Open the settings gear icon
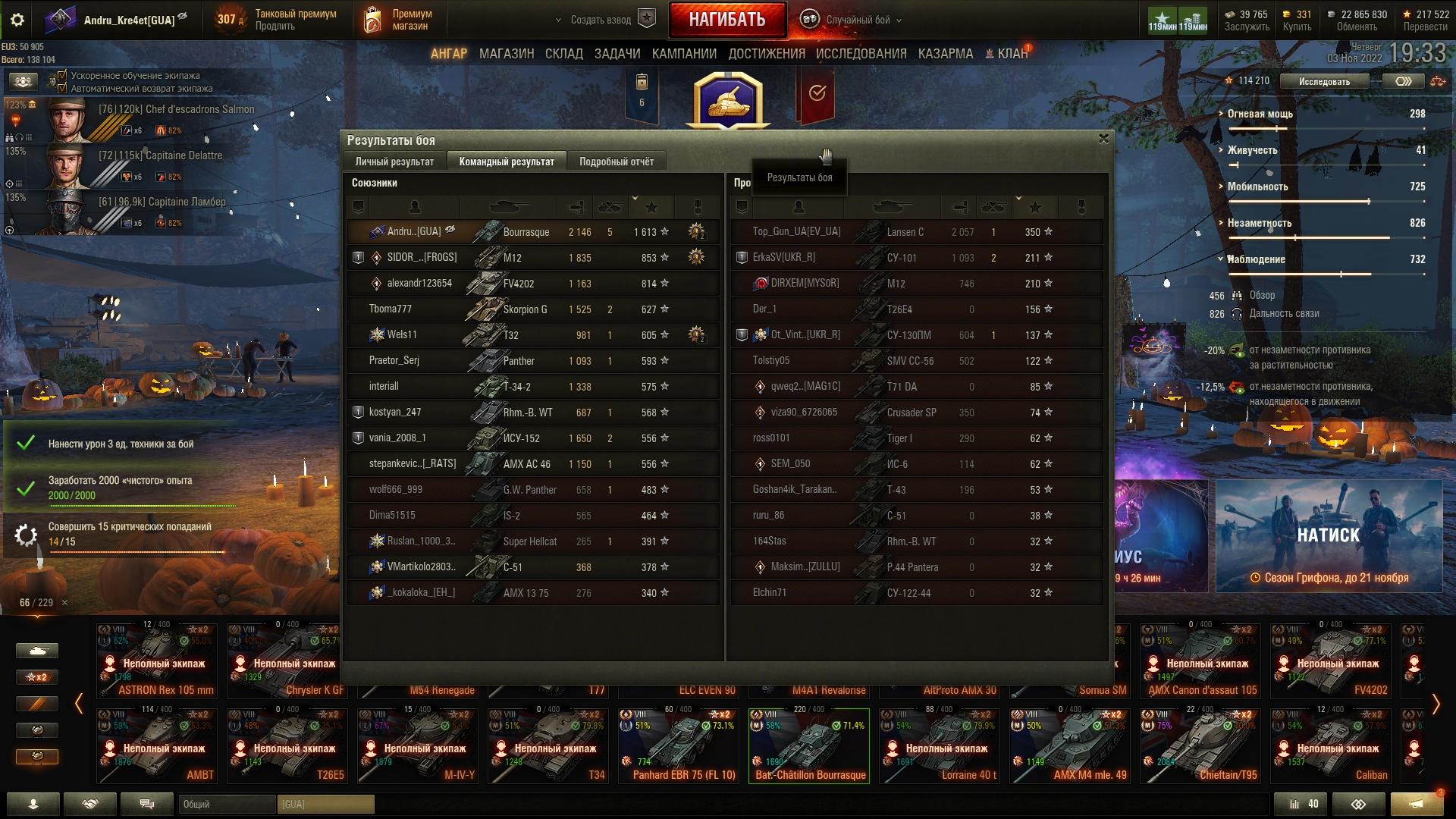1456x819 pixels. (x=17, y=20)
